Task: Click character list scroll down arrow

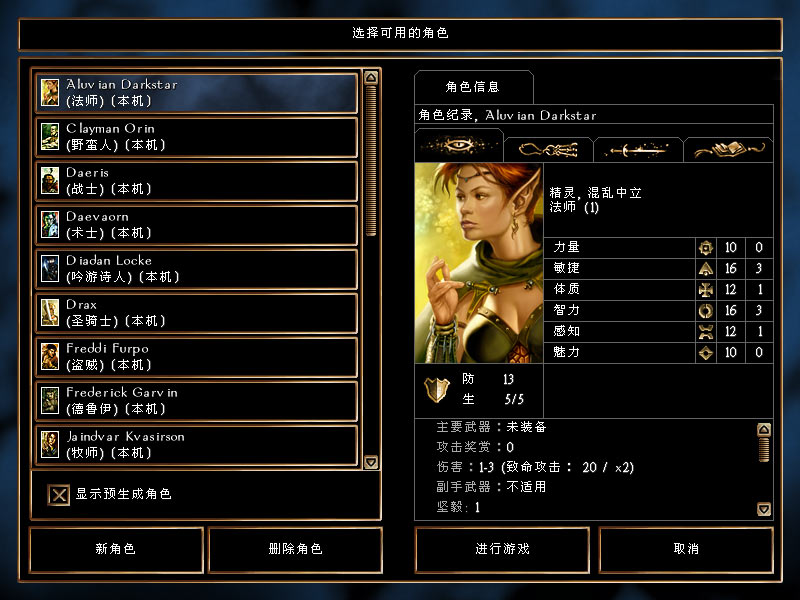Action: (x=371, y=462)
